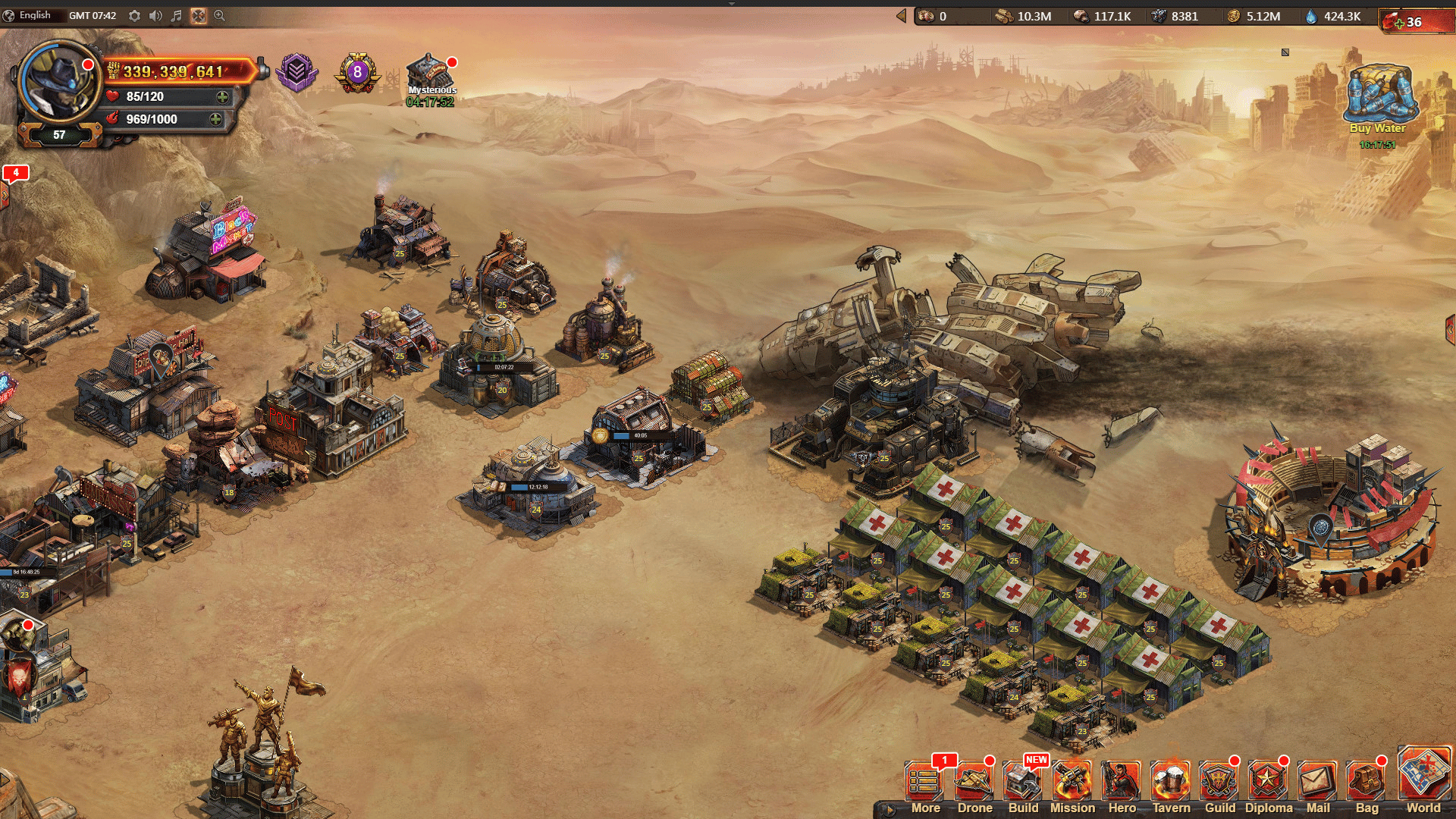Change the language from English
The width and height of the screenshot is (1456, 819).
[x=30, y=16]
